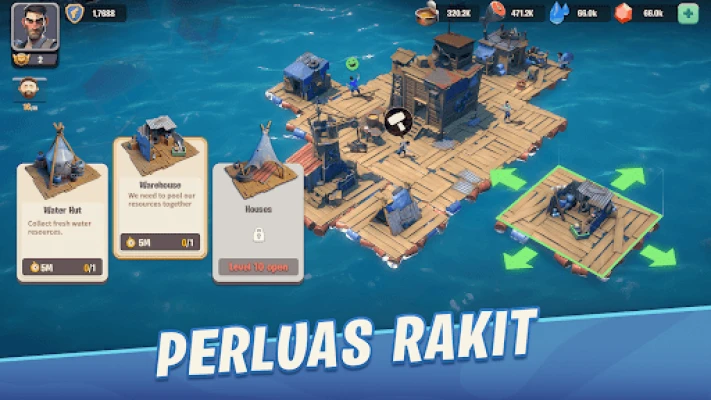
Task: Click the blue shield power icon
Action: [x=74, y=13]
